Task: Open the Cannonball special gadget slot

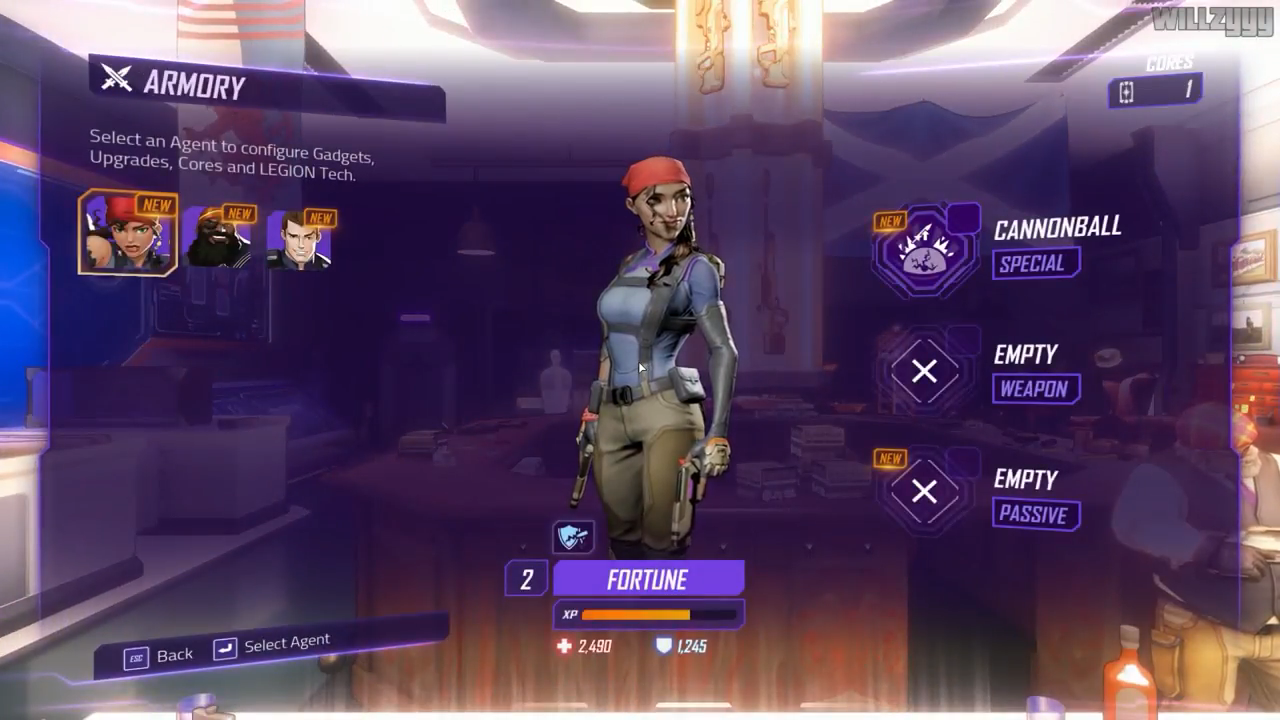Action: pyautogui.click(x=925, y=250)
